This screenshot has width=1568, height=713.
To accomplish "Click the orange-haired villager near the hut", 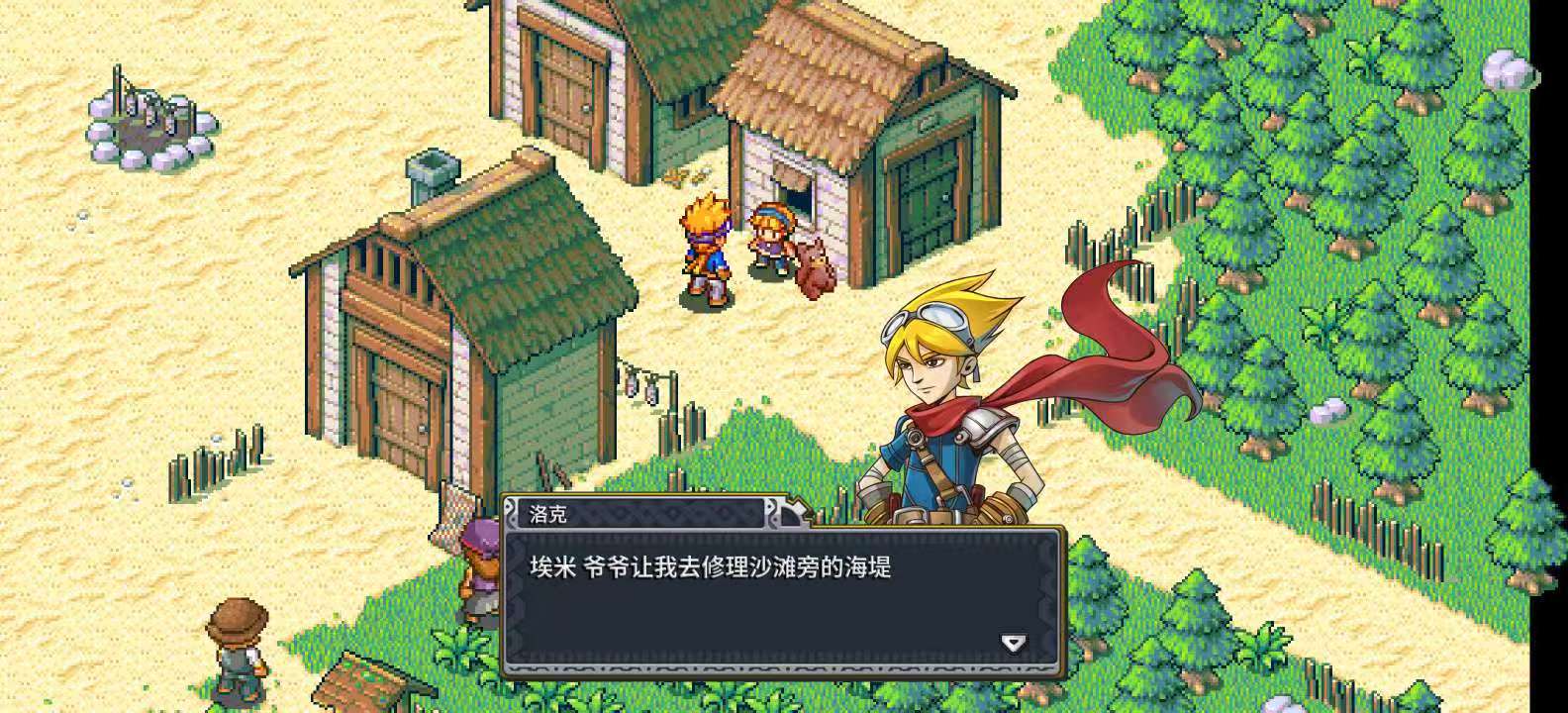I will 705,248.
